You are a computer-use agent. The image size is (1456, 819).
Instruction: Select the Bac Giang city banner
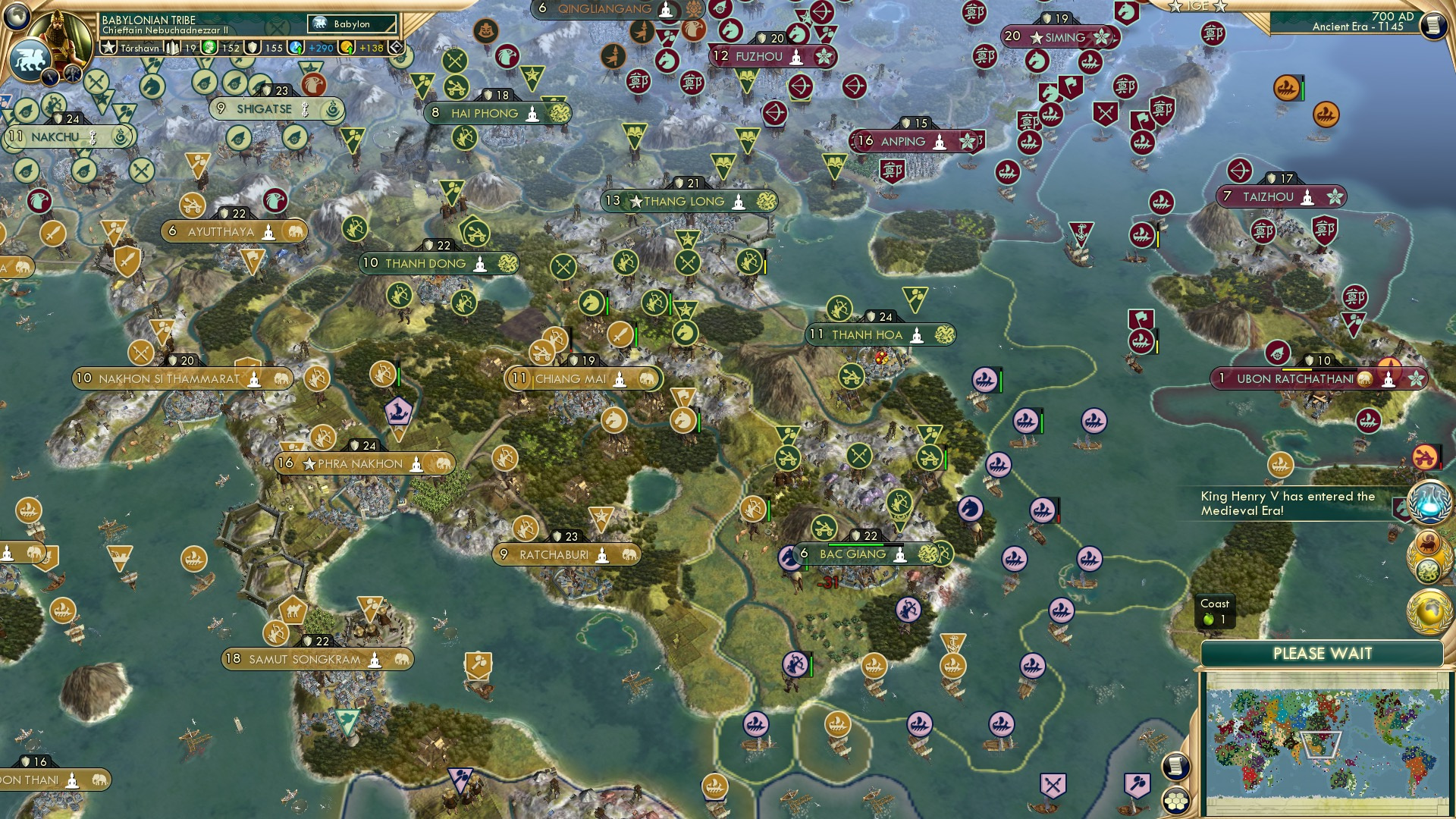pyautogui.click(x=853, y=554)
